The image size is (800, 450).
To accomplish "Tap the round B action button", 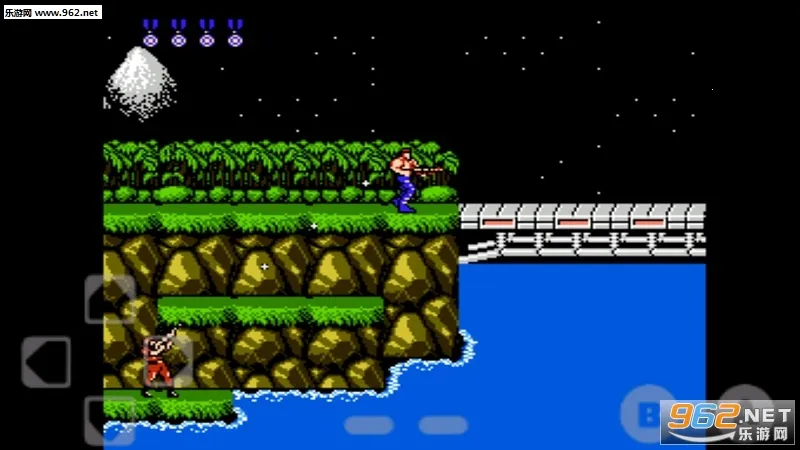I will (647, 411).
